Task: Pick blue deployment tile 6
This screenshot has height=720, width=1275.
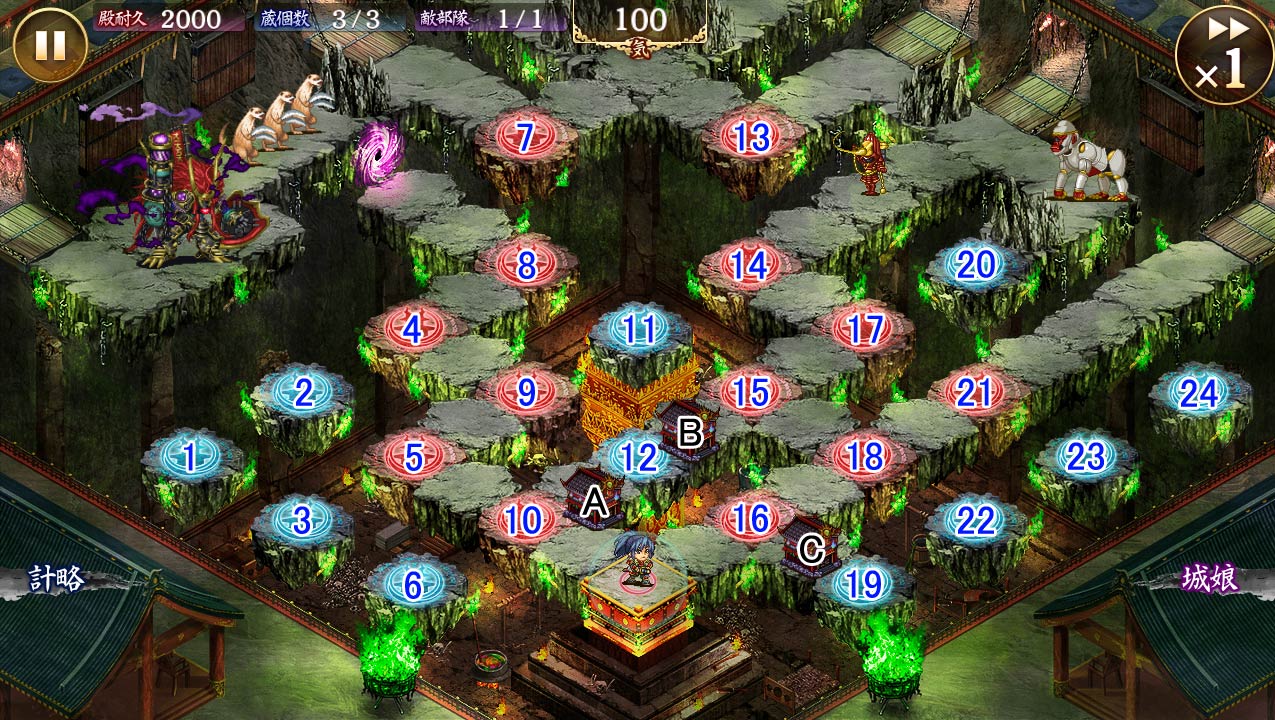Action: [x=413, y=585]
